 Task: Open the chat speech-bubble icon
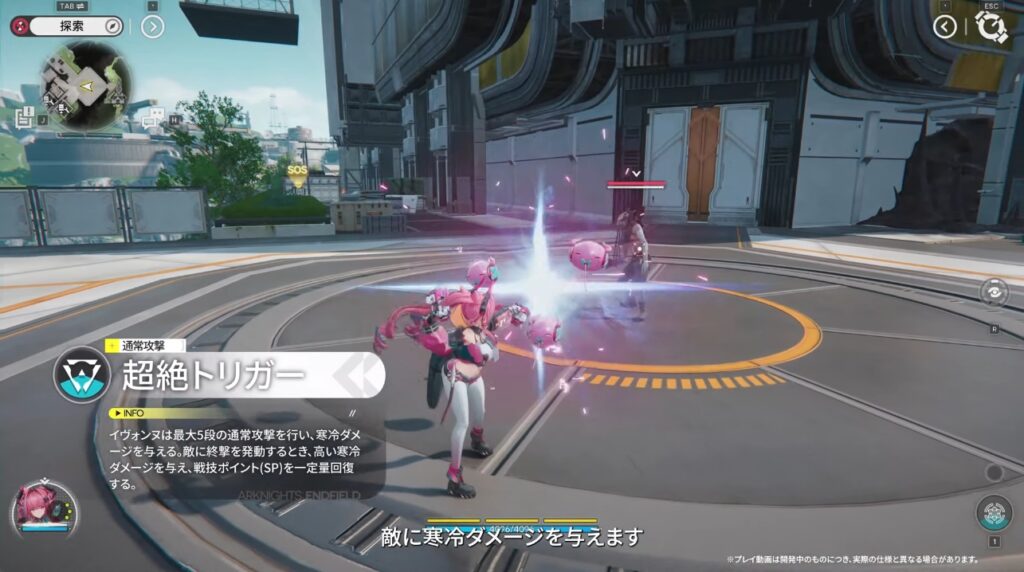point(150,119)
